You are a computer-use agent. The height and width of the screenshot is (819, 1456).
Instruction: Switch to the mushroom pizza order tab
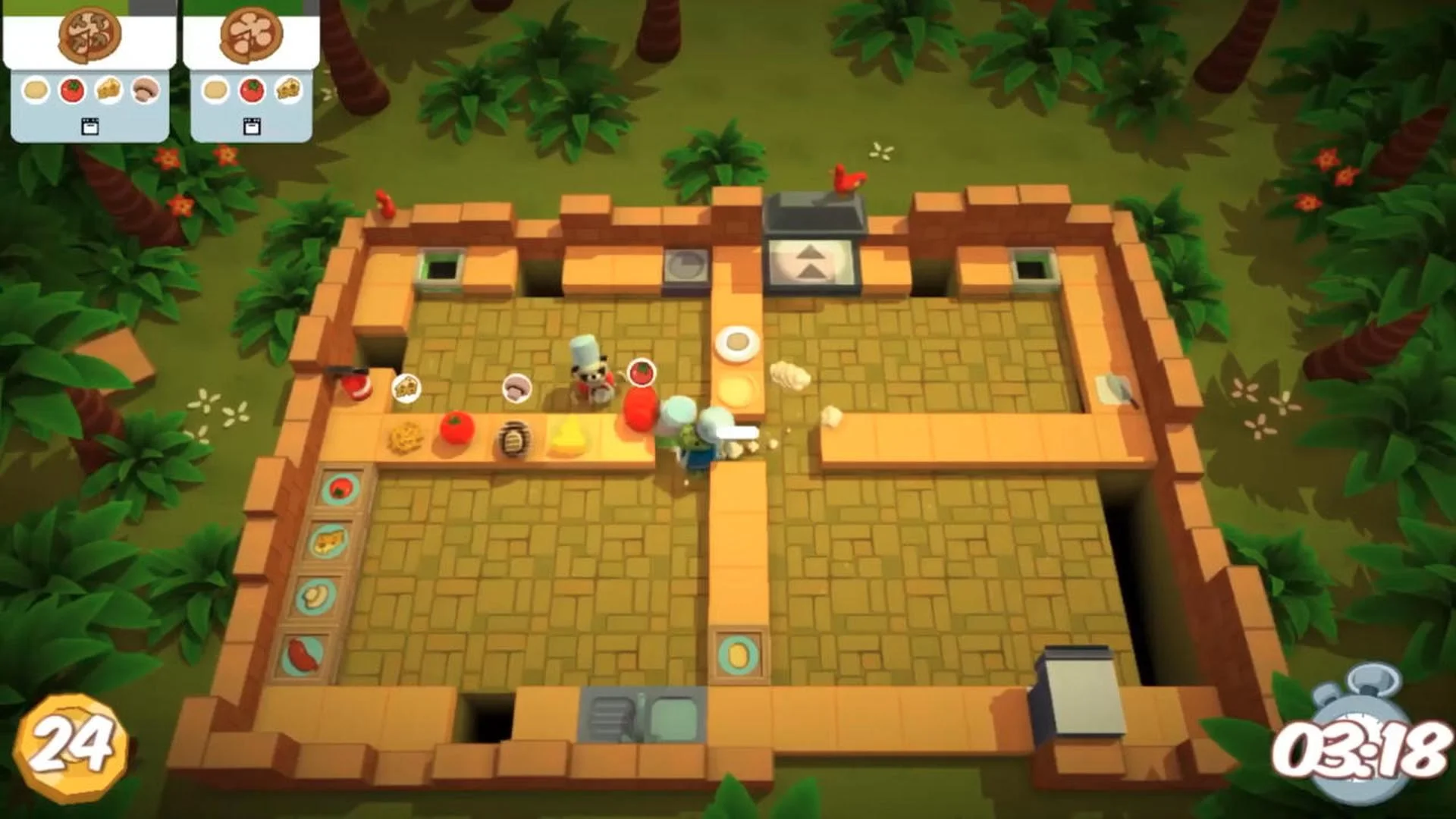88,34
